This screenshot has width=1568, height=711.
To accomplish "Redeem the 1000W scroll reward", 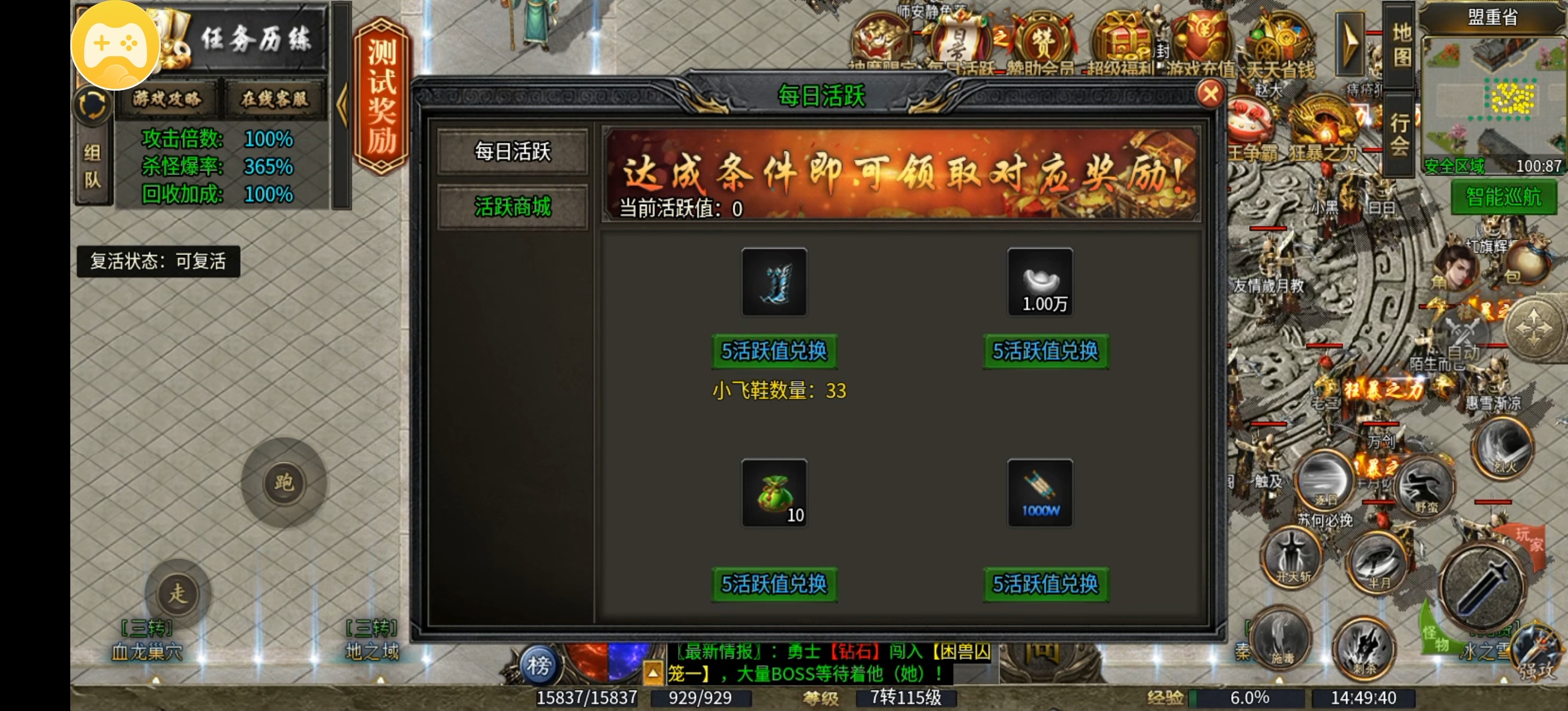I will [1045, 584].
